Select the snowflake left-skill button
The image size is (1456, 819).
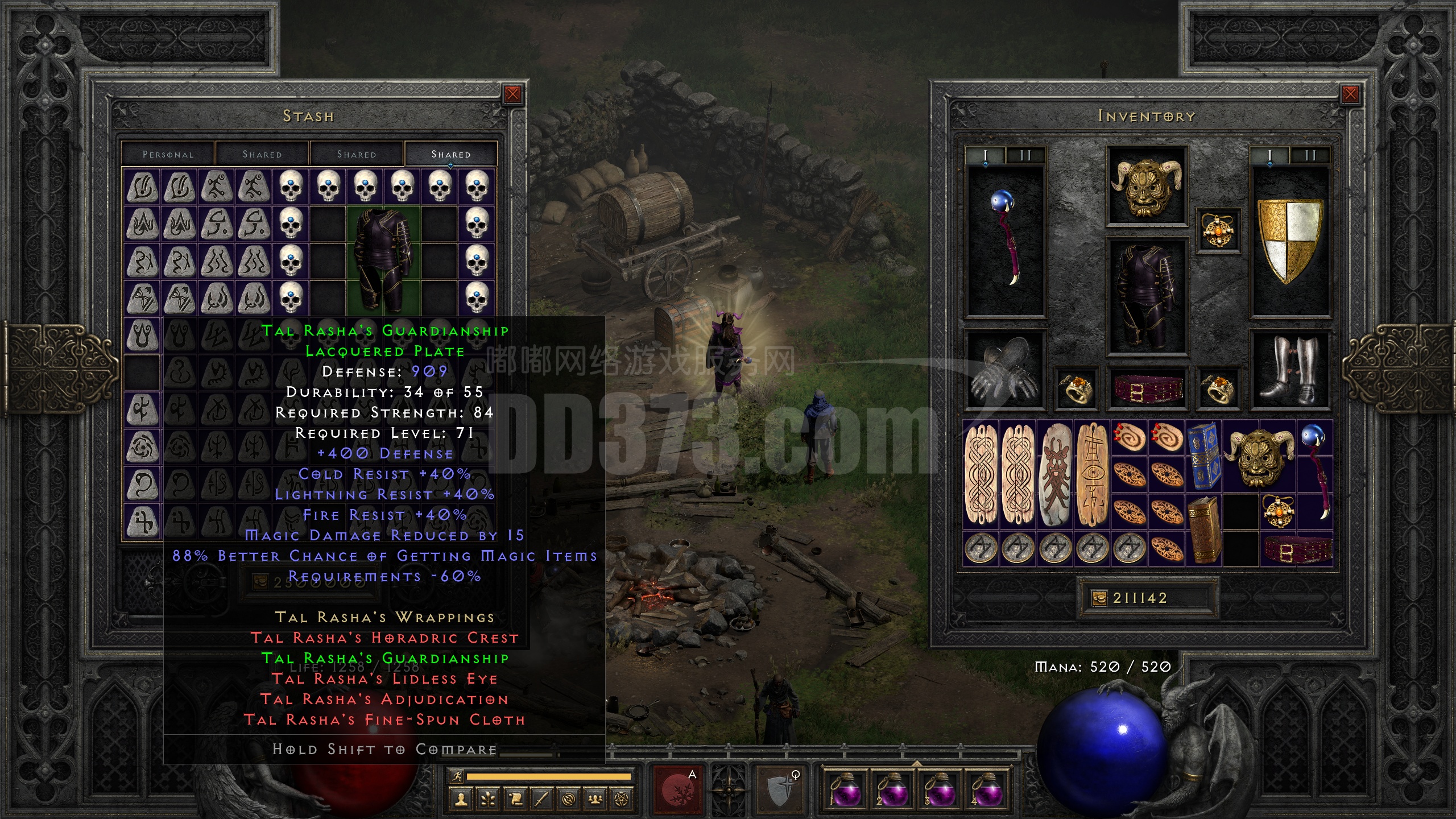click(678, 791)
